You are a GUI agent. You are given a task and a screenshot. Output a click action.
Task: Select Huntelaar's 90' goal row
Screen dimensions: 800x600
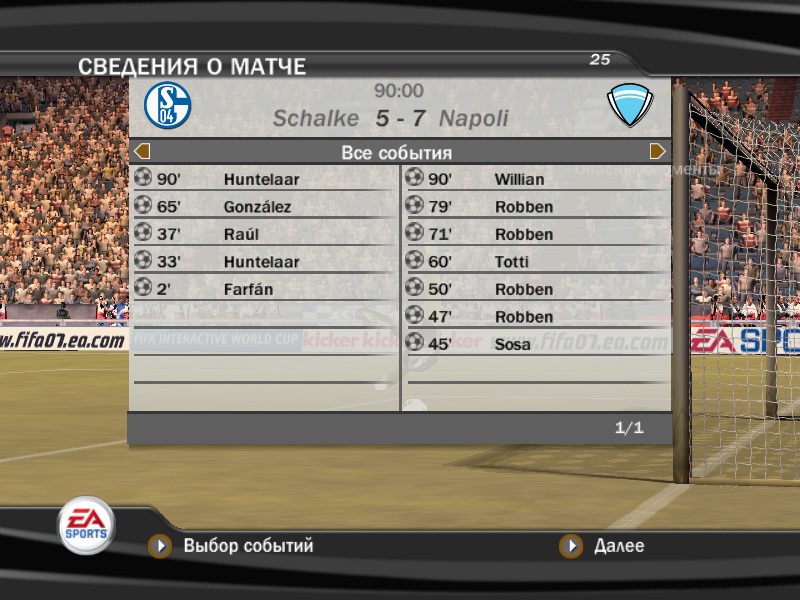point(264,180)
